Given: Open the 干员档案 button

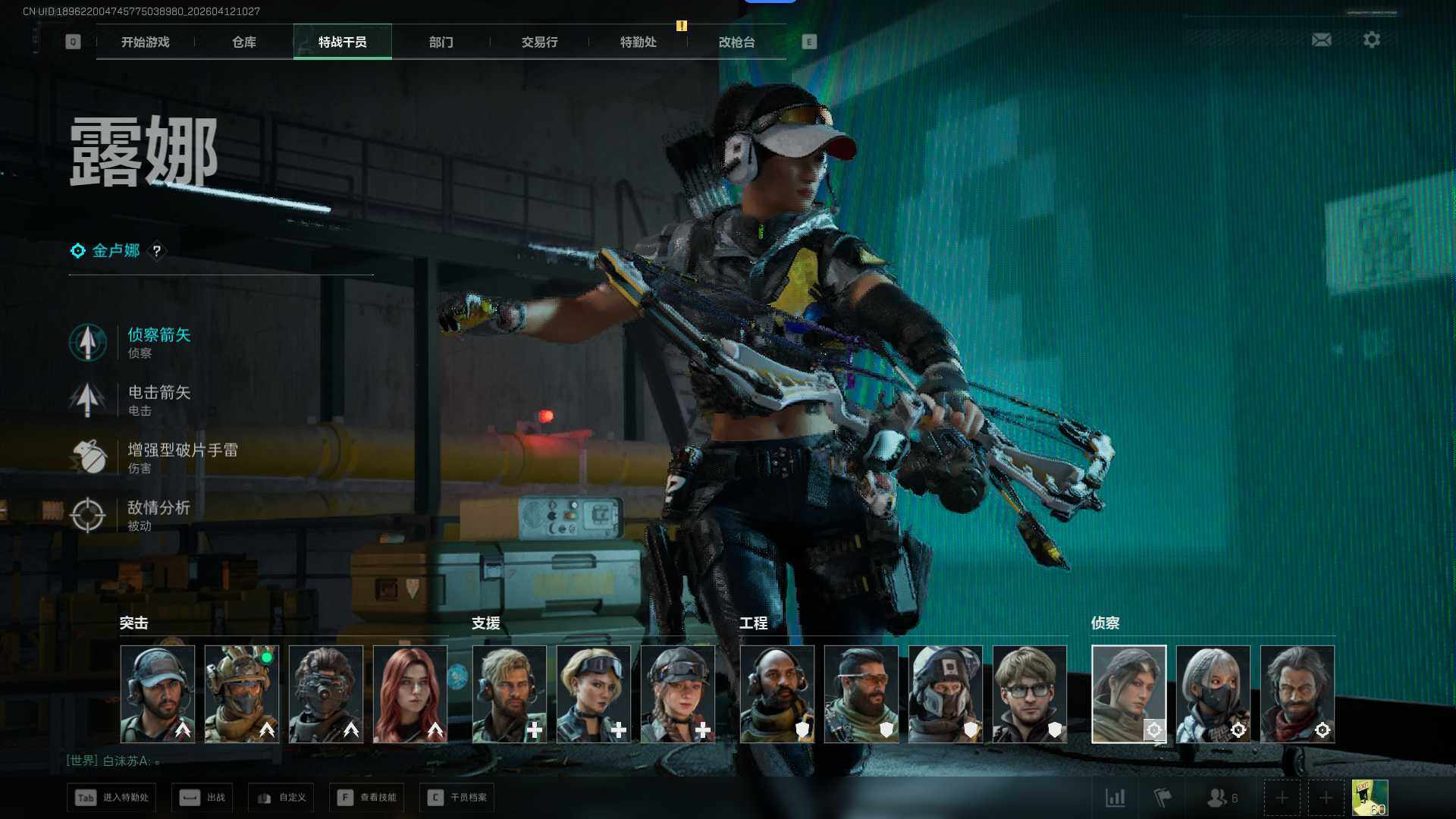Looking at the screenshot, I should pos(457,797).
